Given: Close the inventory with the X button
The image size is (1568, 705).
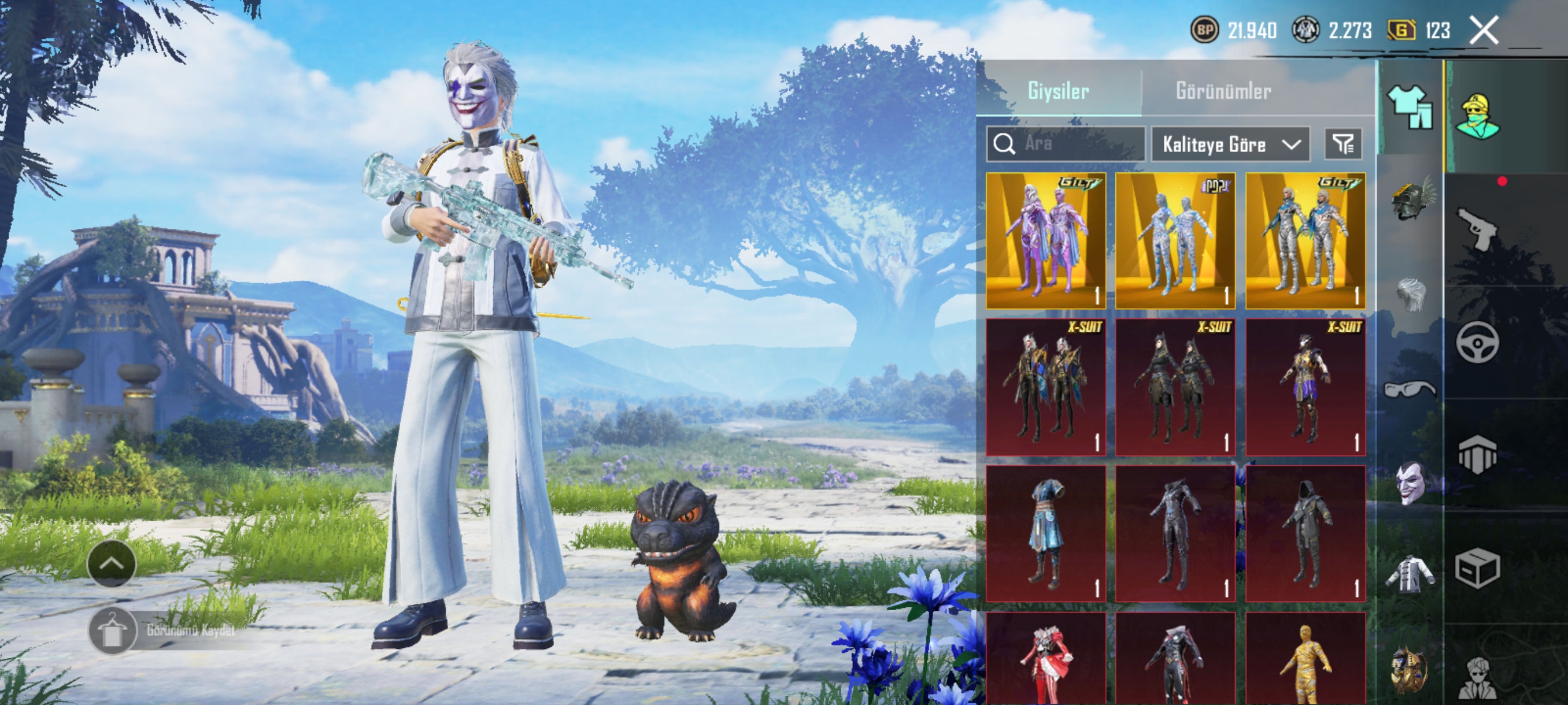Looking at the screenshot, I should (x=1484, y=31).
